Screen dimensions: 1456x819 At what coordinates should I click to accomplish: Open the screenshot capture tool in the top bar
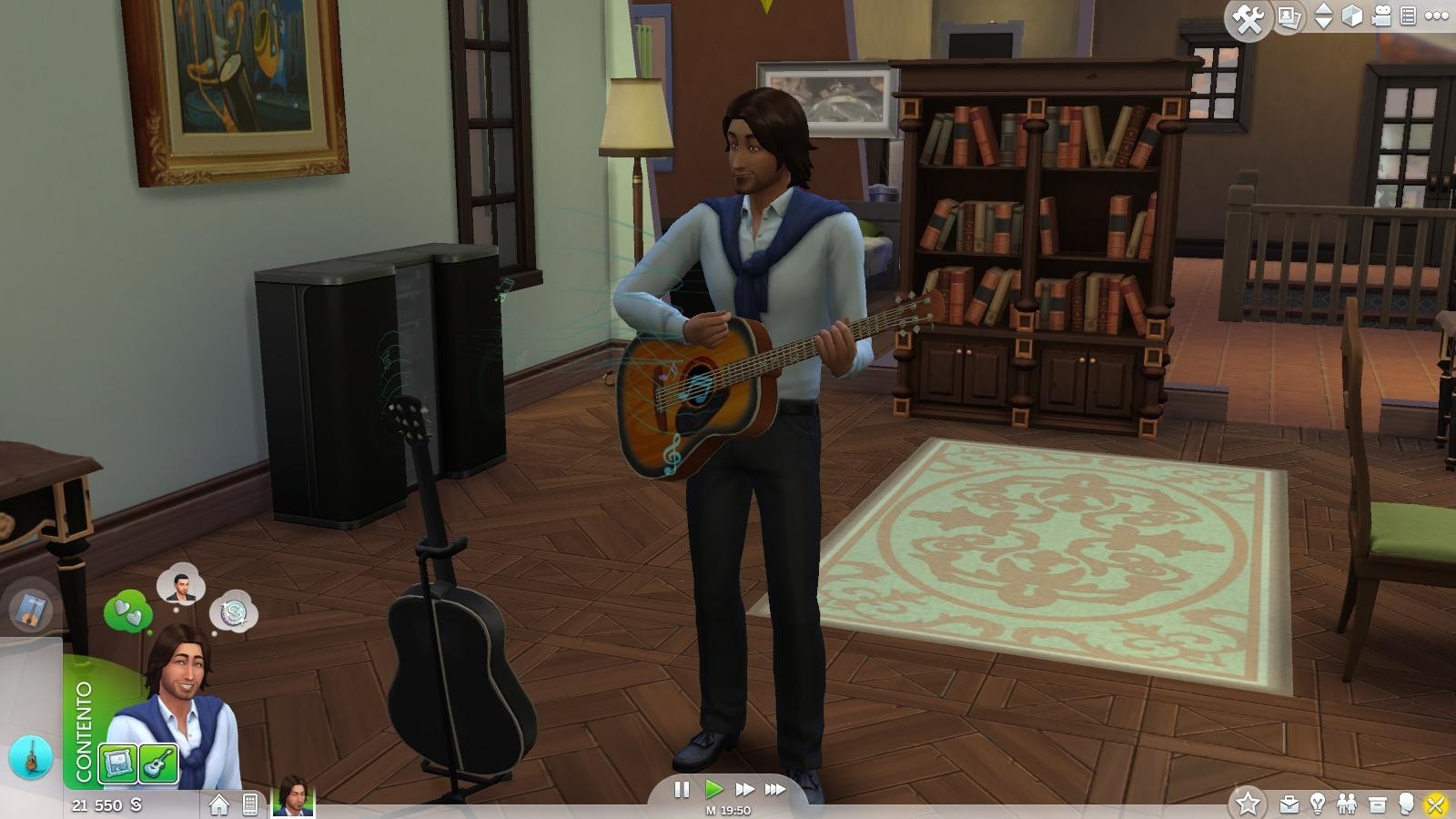(1289, 16)
